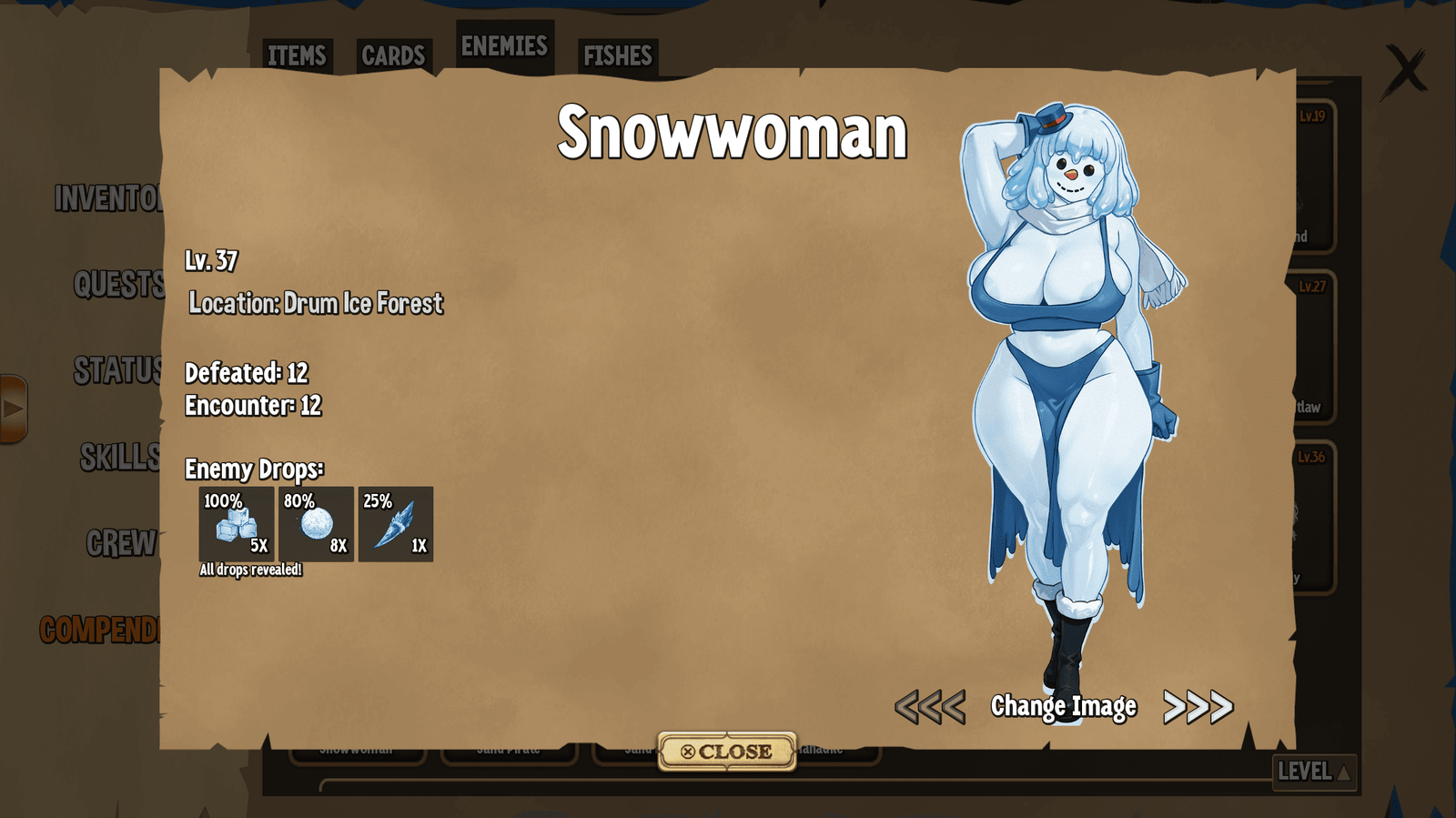Screen dimensions: 1456x818
Task: Open the Crew menu
Action: click(x=122, y=543)
